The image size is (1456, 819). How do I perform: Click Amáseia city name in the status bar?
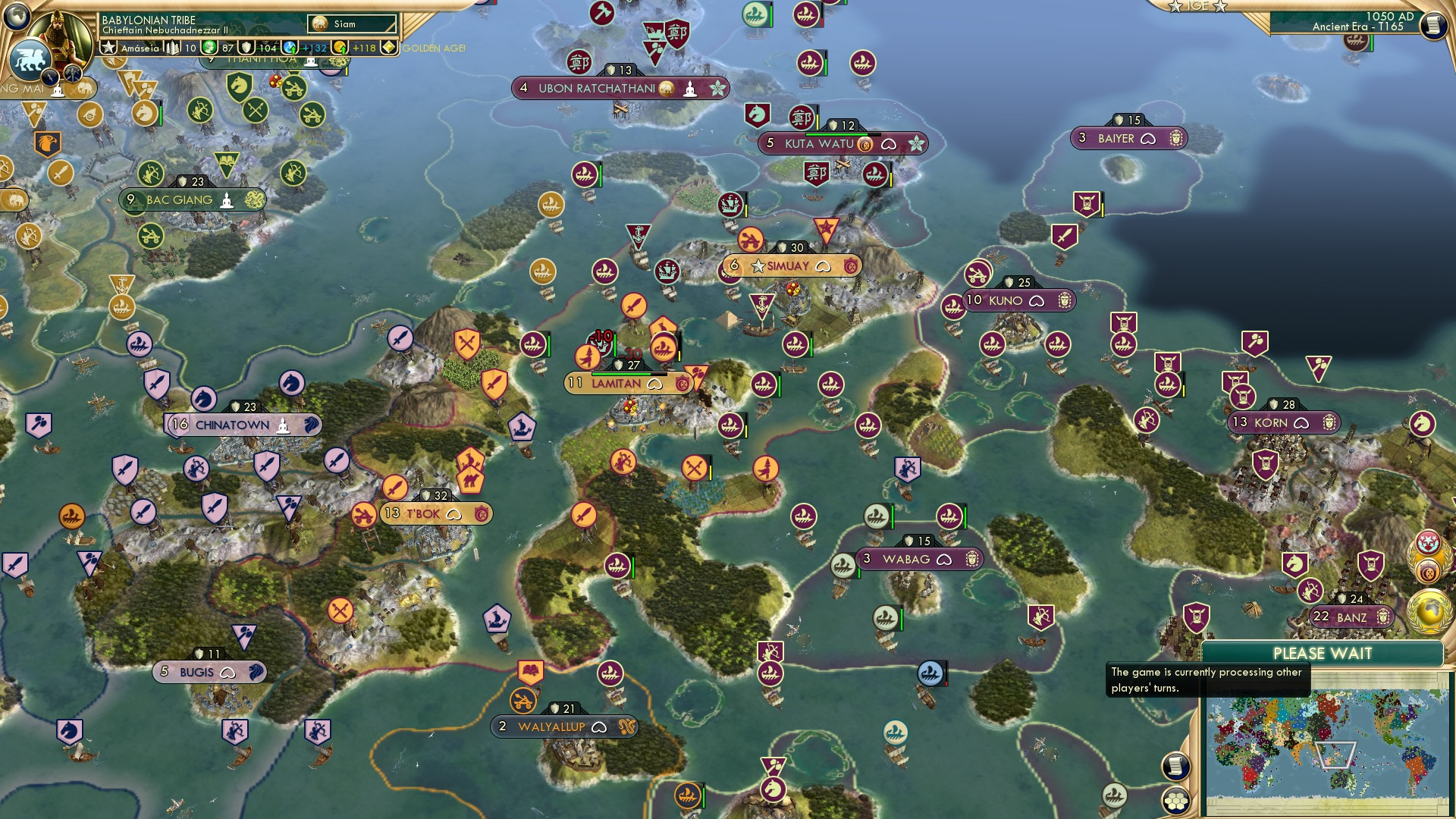click(x=140, y=47)
